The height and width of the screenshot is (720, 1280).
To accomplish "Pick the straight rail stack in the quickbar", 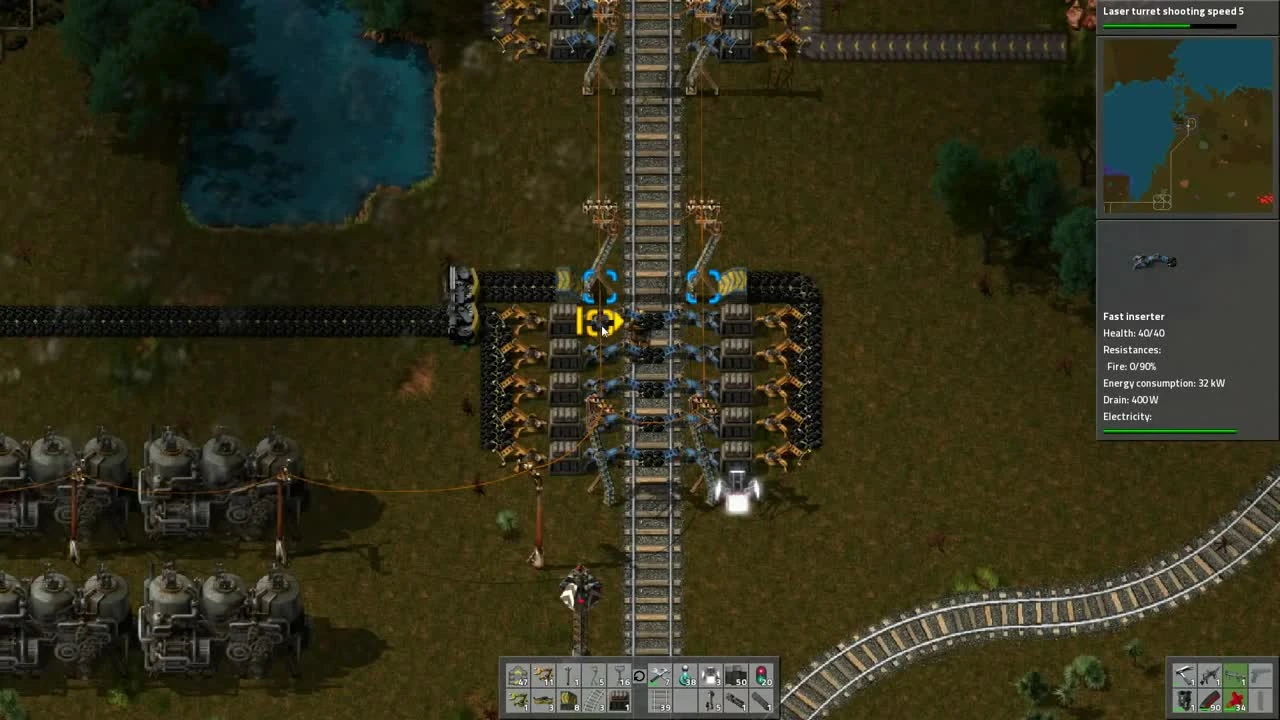I will (659, 701).
